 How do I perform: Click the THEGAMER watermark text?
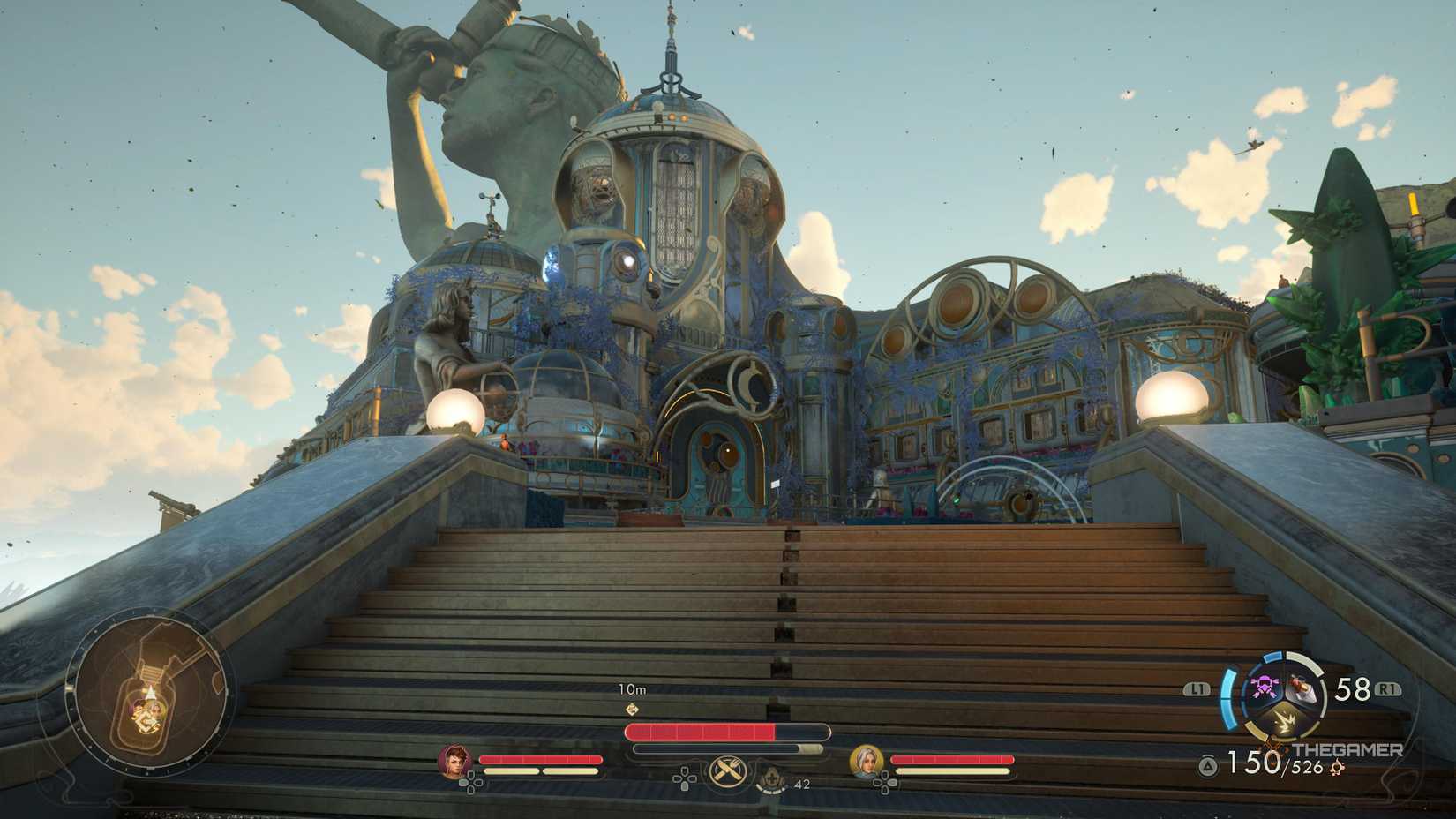pyautogui.click(x=1348, y=749)
